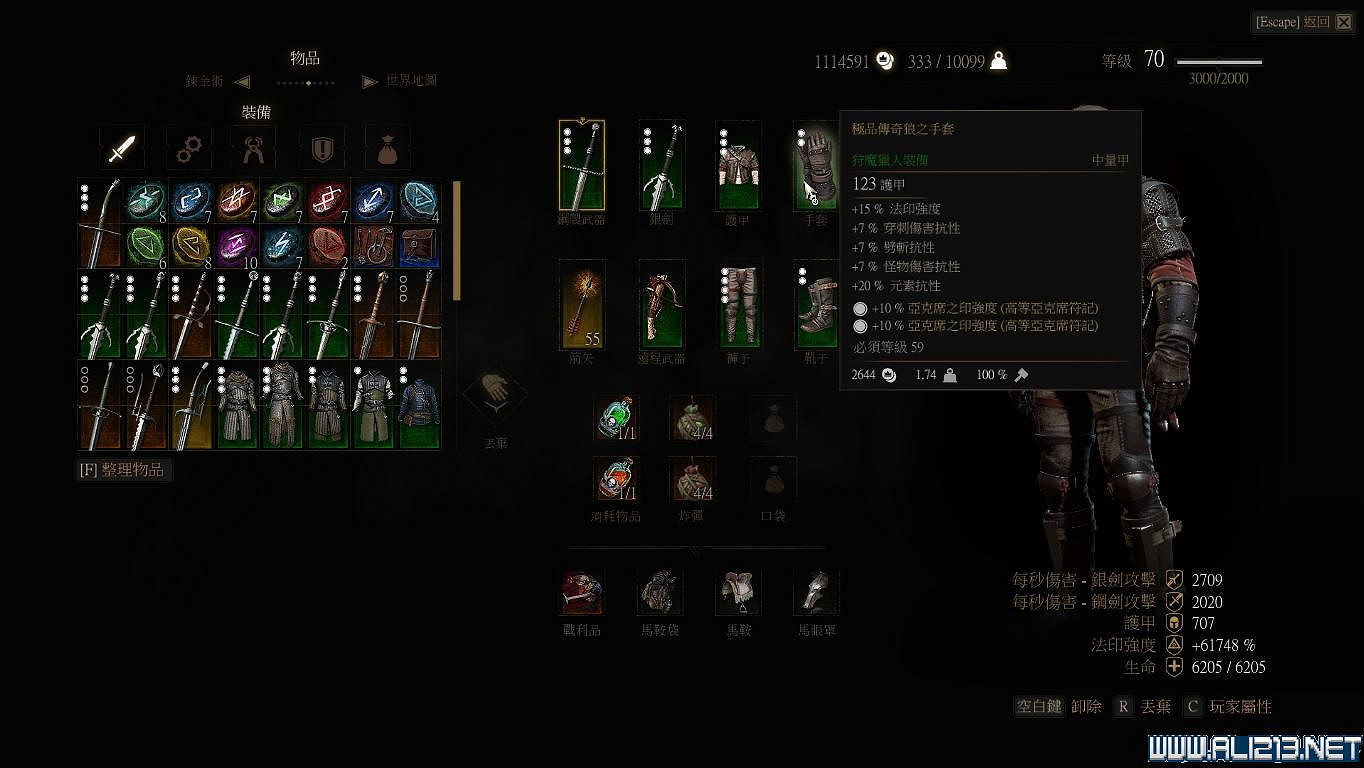
Task: Switch to the 鍊金術 tab
Action: pos(206,82)
